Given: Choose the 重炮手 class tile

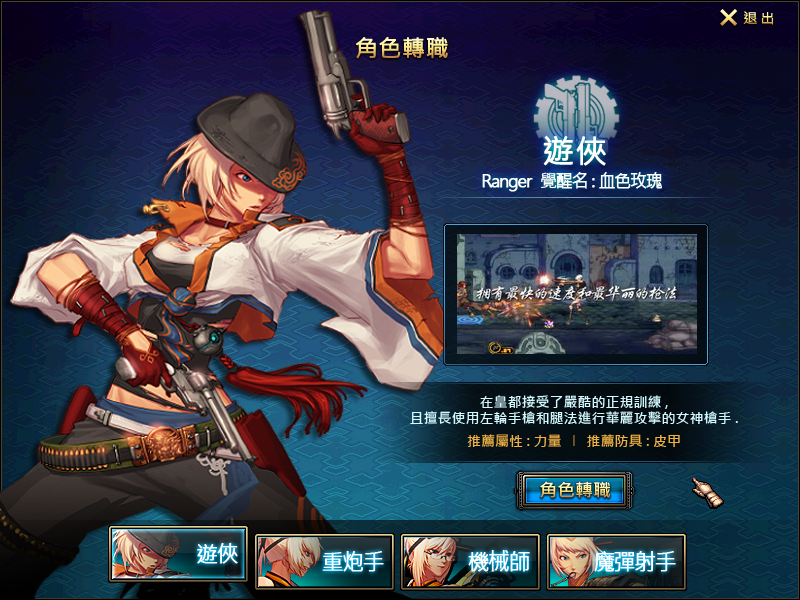Looking at the screenshot, I should point(324,560).
